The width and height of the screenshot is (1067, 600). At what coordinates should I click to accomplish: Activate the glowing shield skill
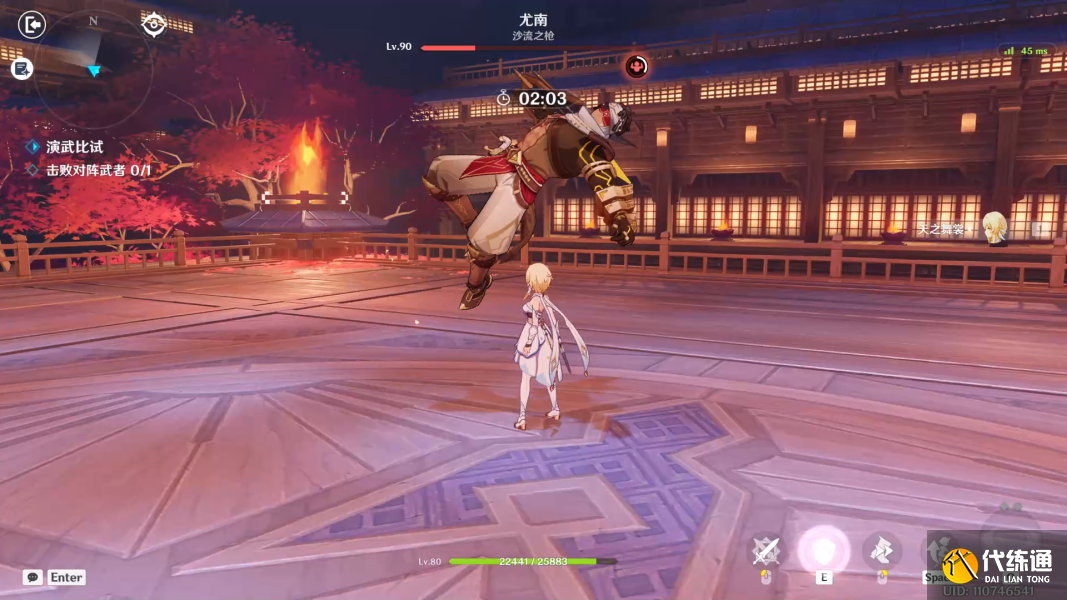coord(824,549)
